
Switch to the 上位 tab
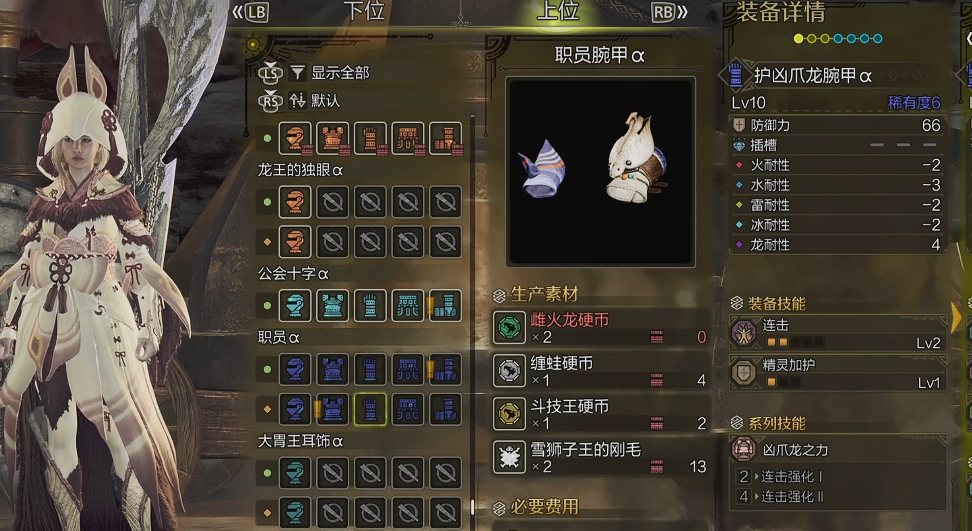[558, 12]
